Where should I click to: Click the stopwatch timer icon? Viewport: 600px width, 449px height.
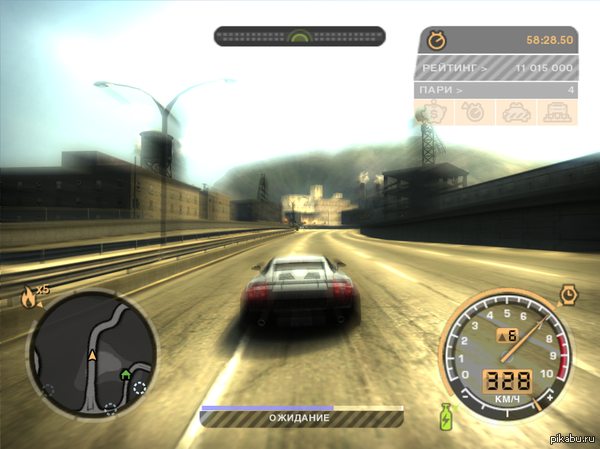(x=436, y=40)
